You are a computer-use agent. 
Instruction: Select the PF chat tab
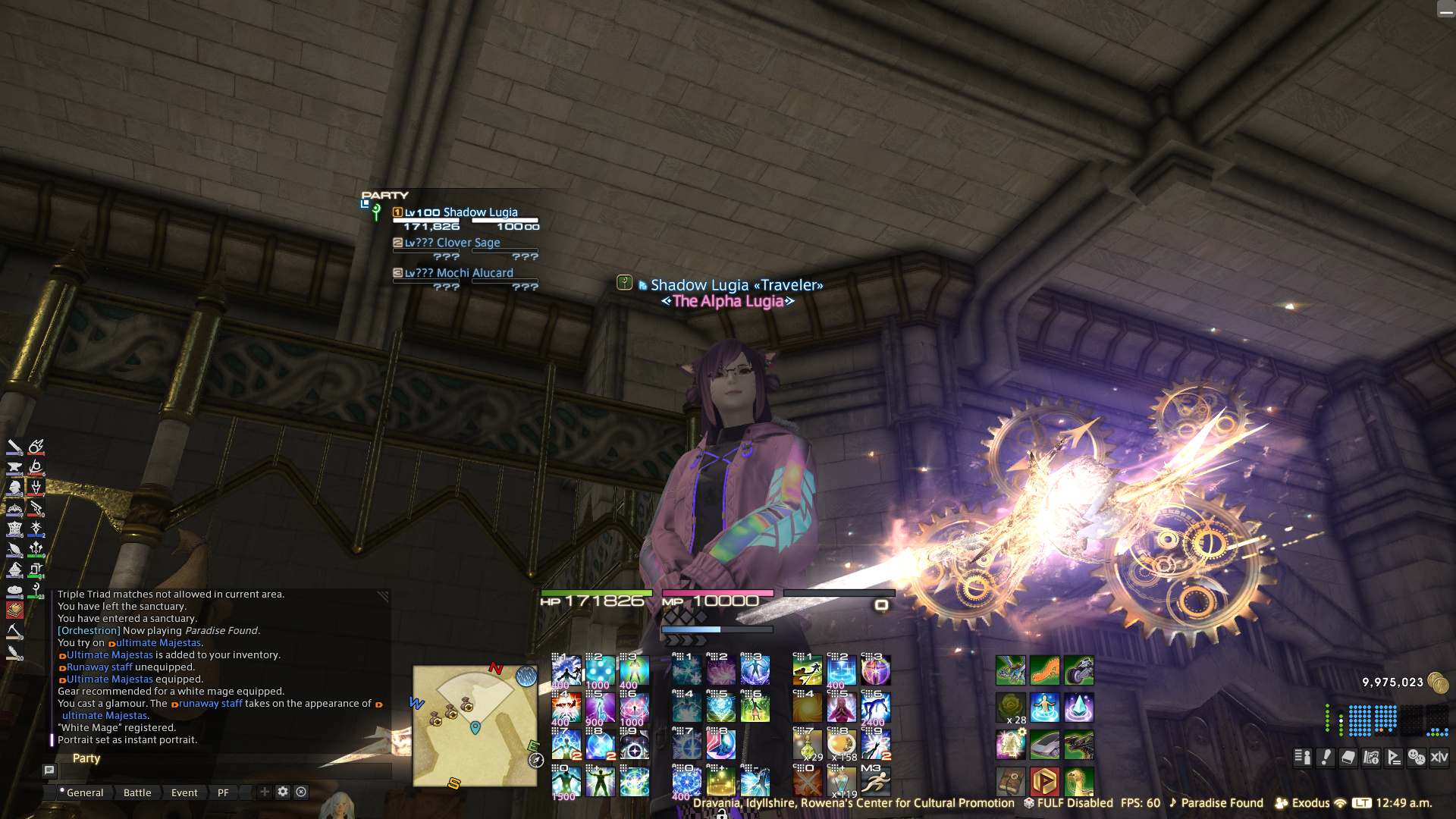tap(223, 792)
